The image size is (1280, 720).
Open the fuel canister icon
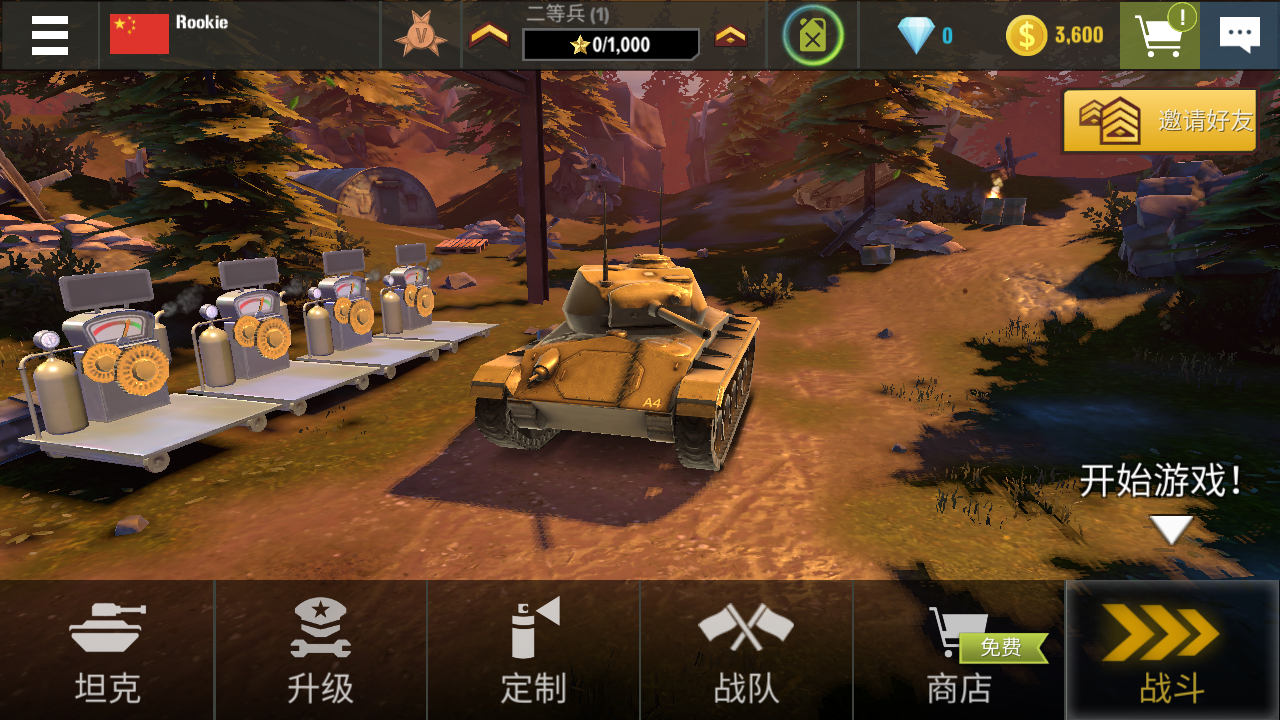pos(813,35)
